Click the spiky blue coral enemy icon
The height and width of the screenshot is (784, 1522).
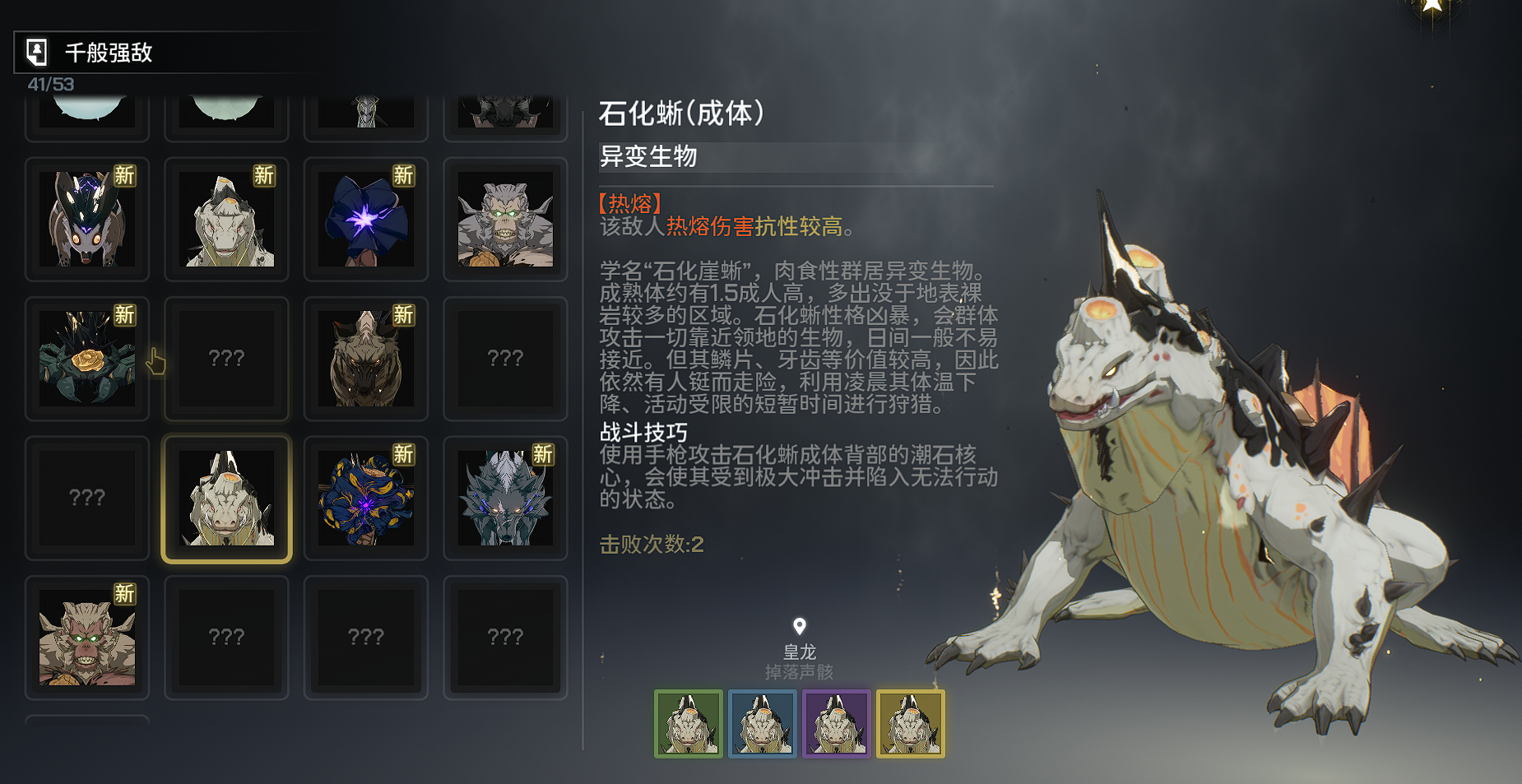point(365,498)
